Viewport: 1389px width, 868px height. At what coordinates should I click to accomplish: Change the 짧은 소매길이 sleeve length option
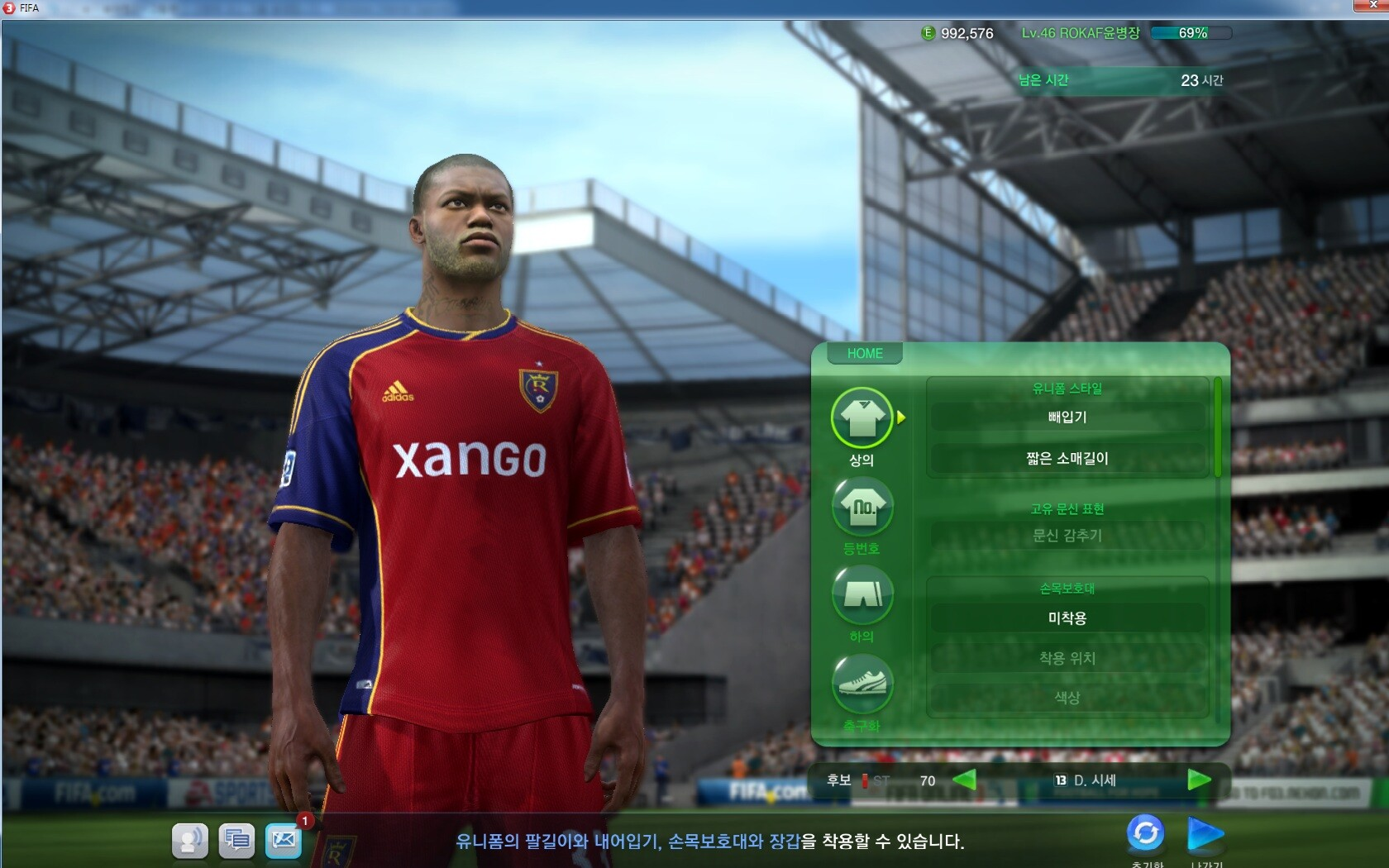[1067, 459]
